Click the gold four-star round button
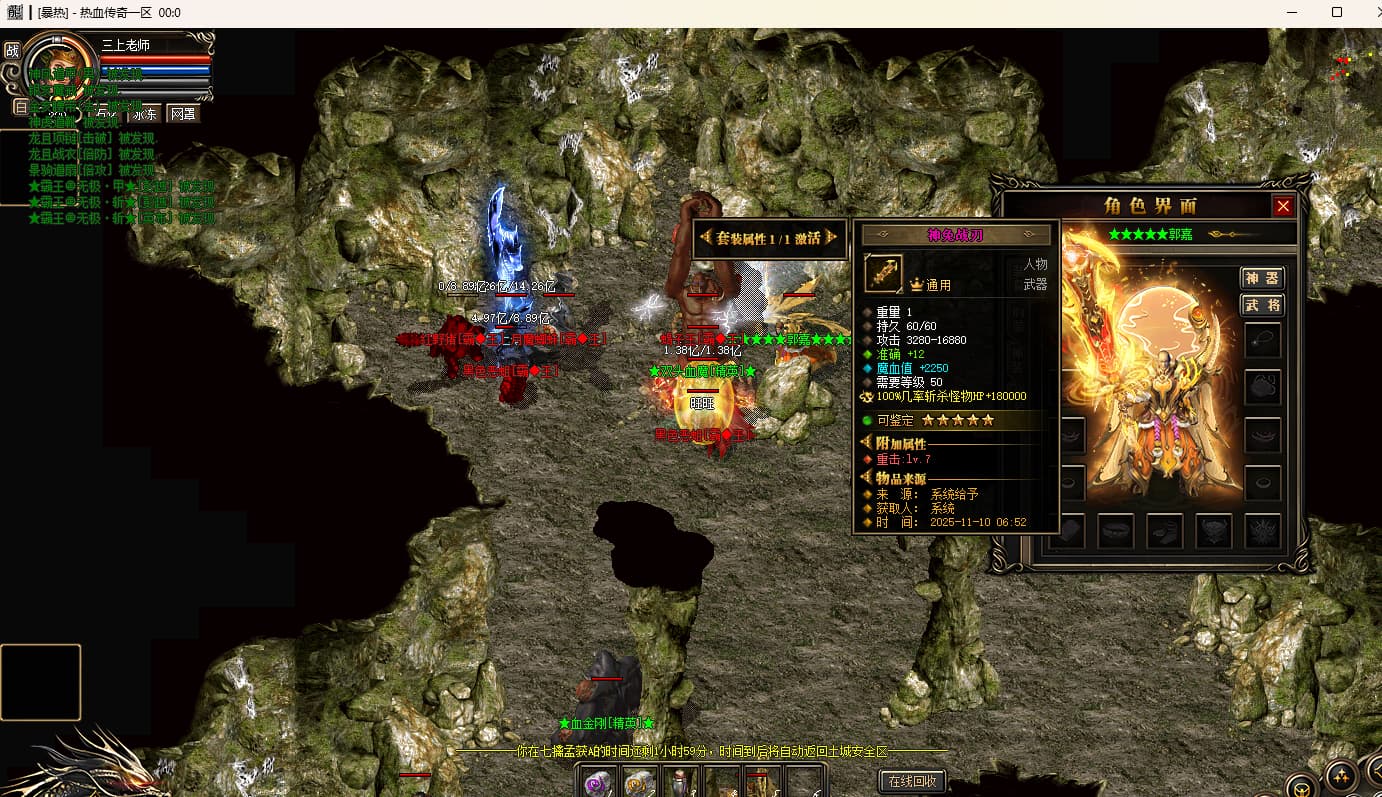 (1340, 777)
